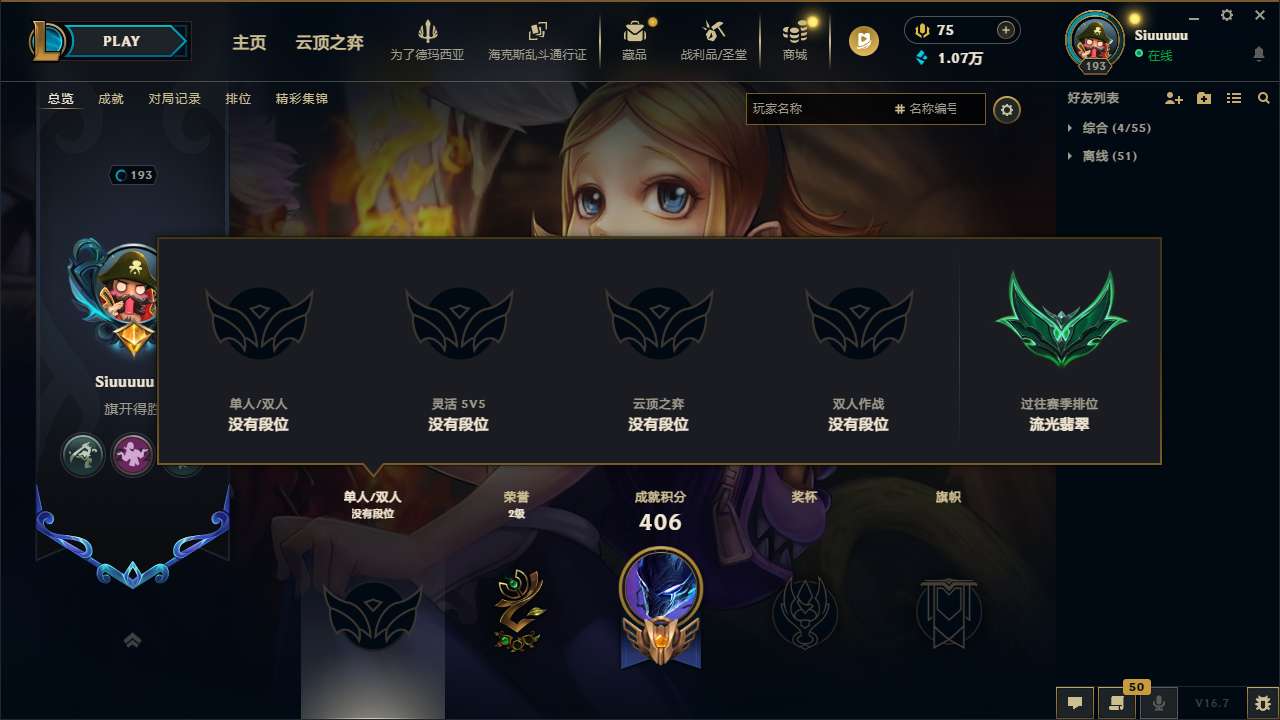
Task: Open the 海克斯乱斗通行证 pass icon
Action: point(537,33)
